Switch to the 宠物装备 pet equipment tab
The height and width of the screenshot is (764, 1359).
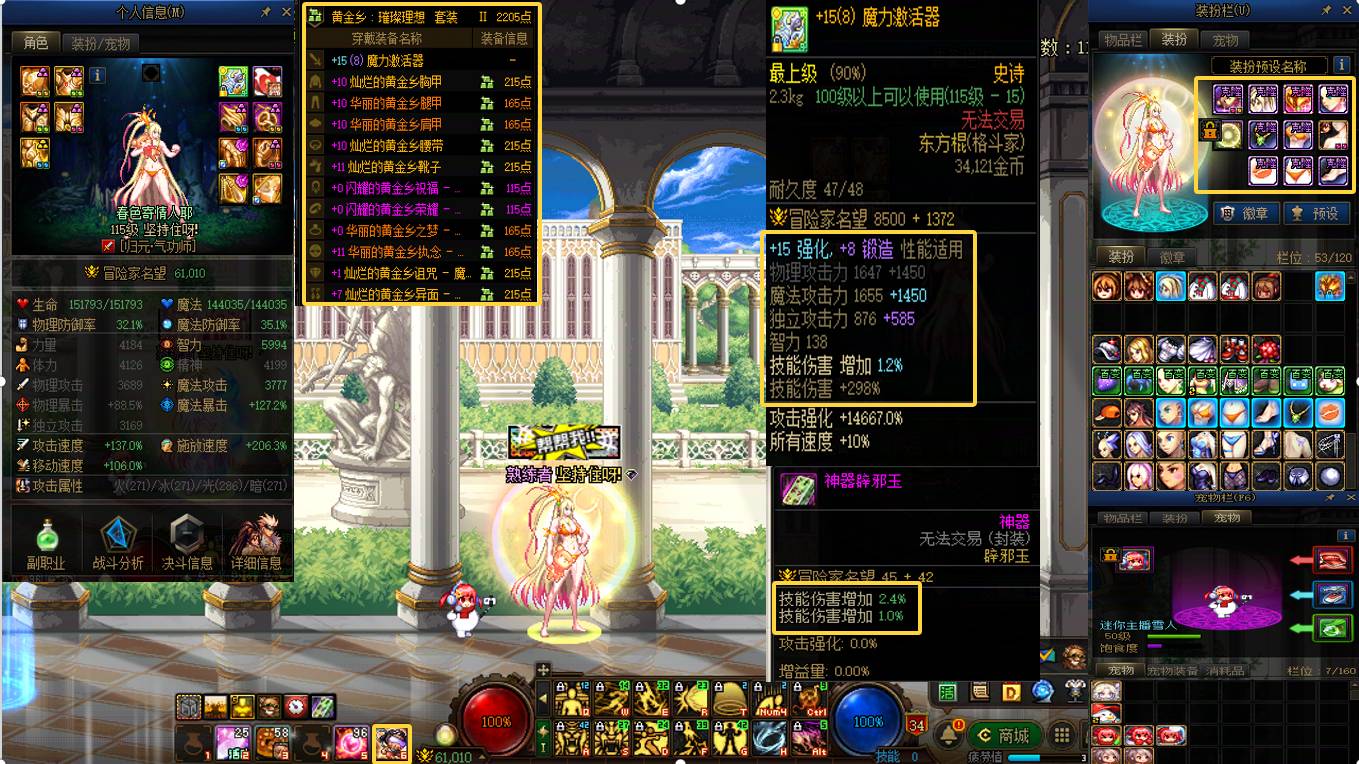1174,670
